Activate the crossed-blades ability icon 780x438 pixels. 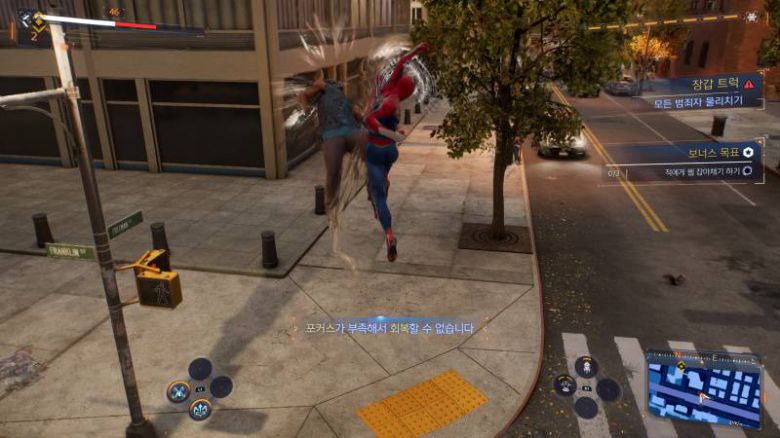click(179, 391)
